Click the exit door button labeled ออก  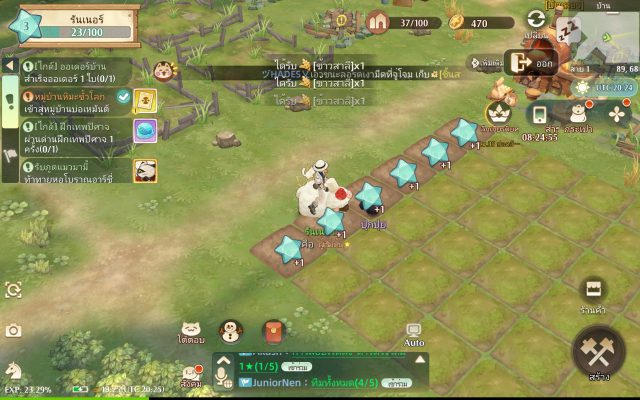(x=532, y=63)
